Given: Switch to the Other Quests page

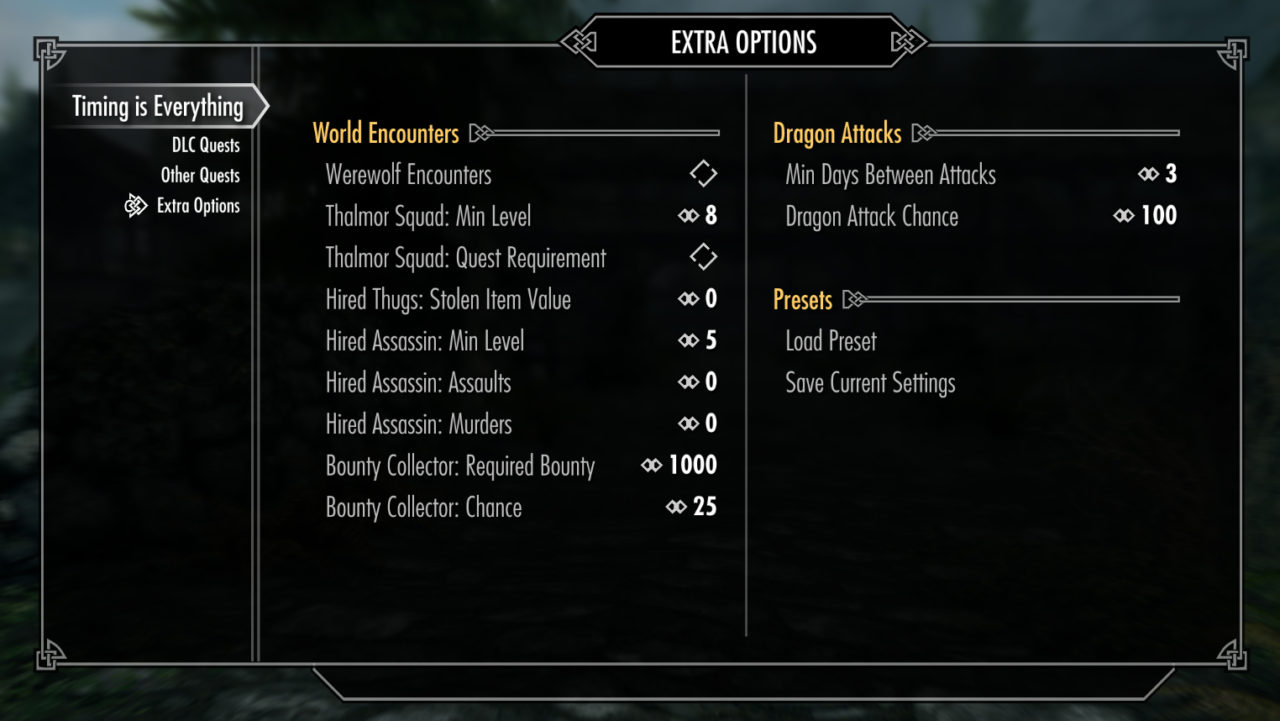Looking at the screenshot, I should coord(200,176).
